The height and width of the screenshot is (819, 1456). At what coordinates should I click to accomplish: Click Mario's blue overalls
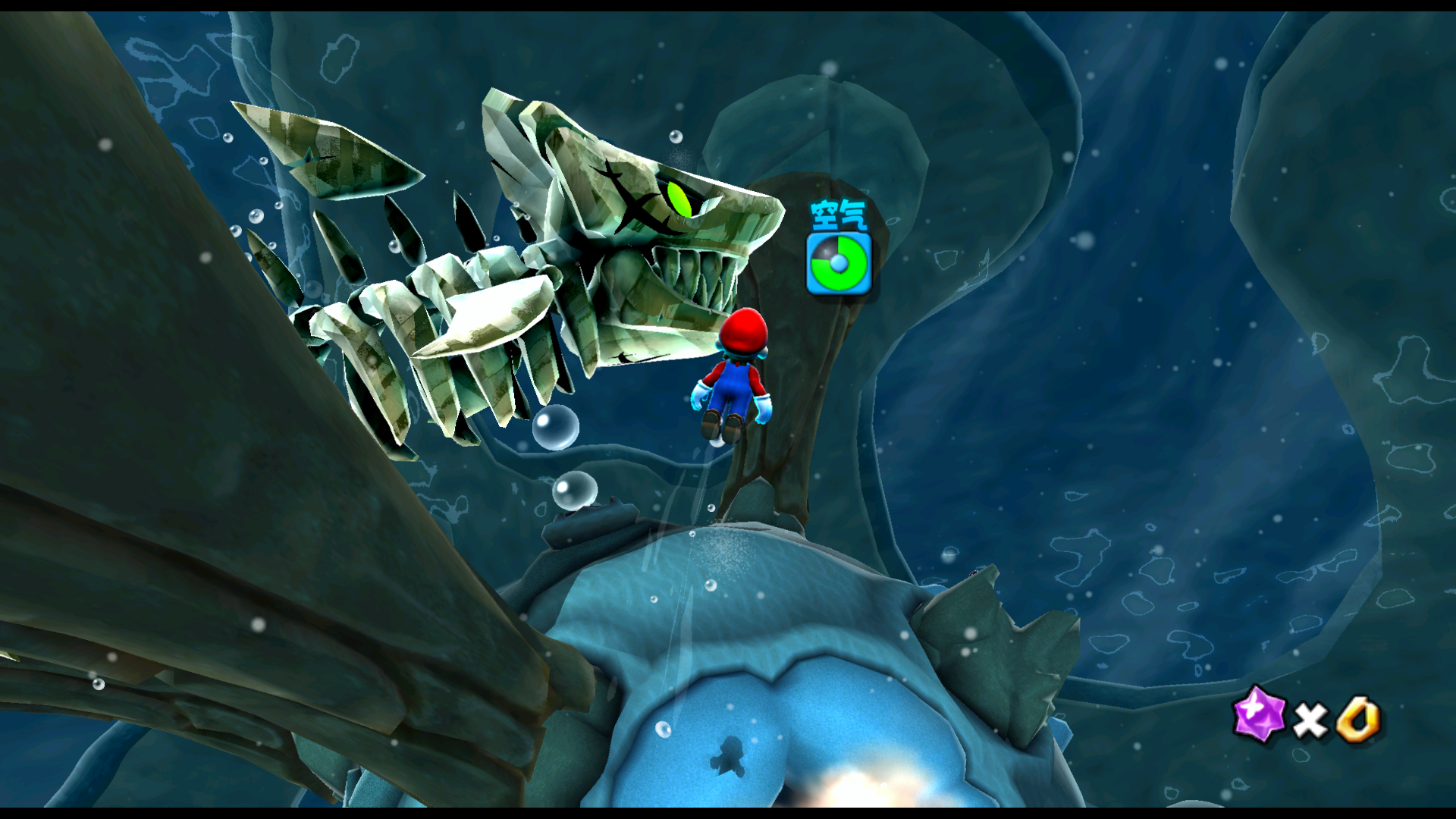734,381
